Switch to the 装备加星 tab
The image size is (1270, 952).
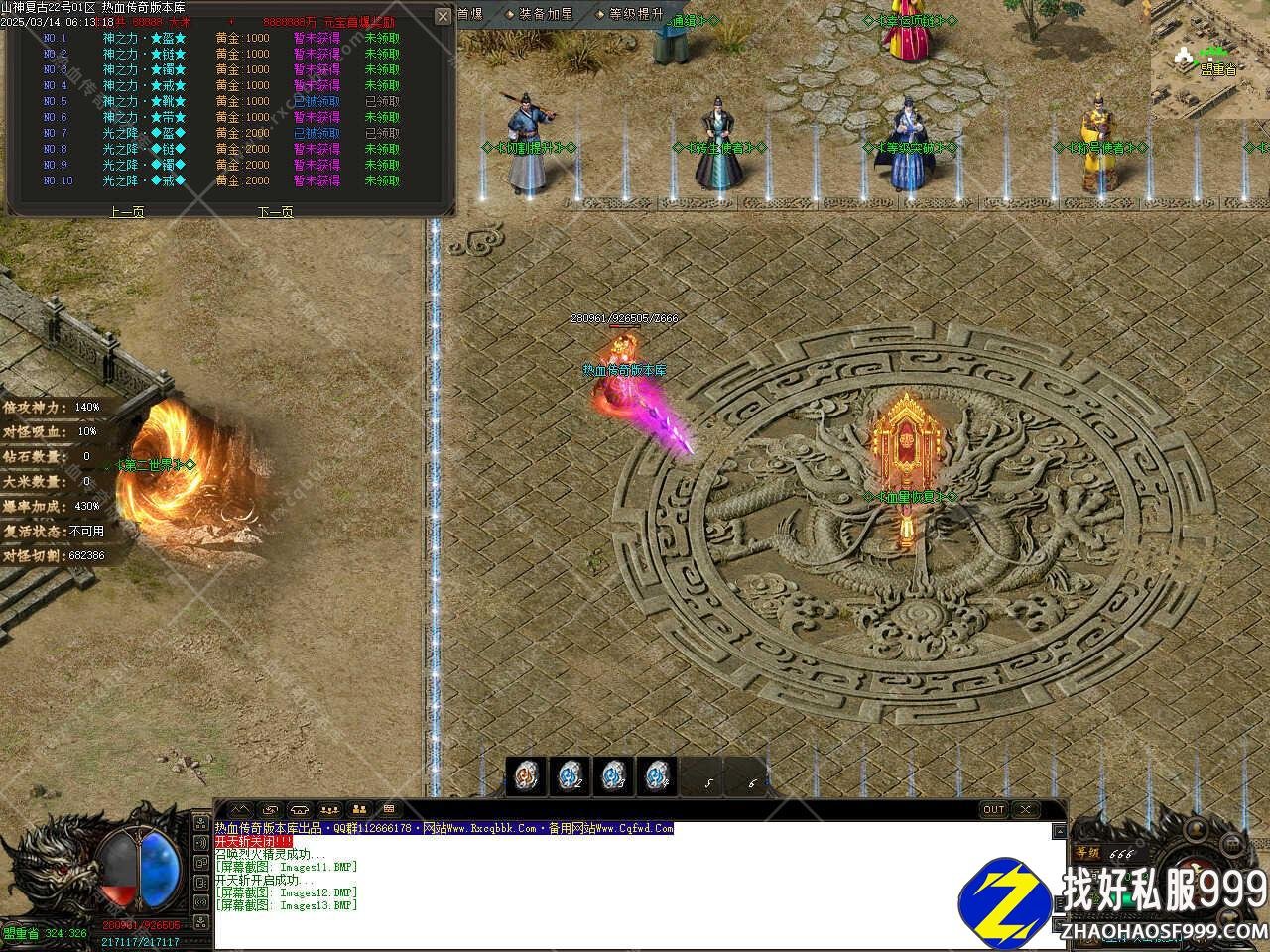tap(543, 14)
